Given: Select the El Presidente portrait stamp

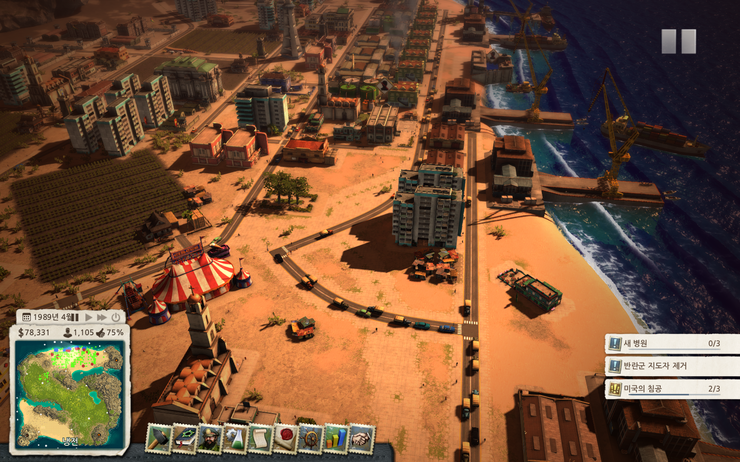Looking at the screenshot, I should point(210,437).
